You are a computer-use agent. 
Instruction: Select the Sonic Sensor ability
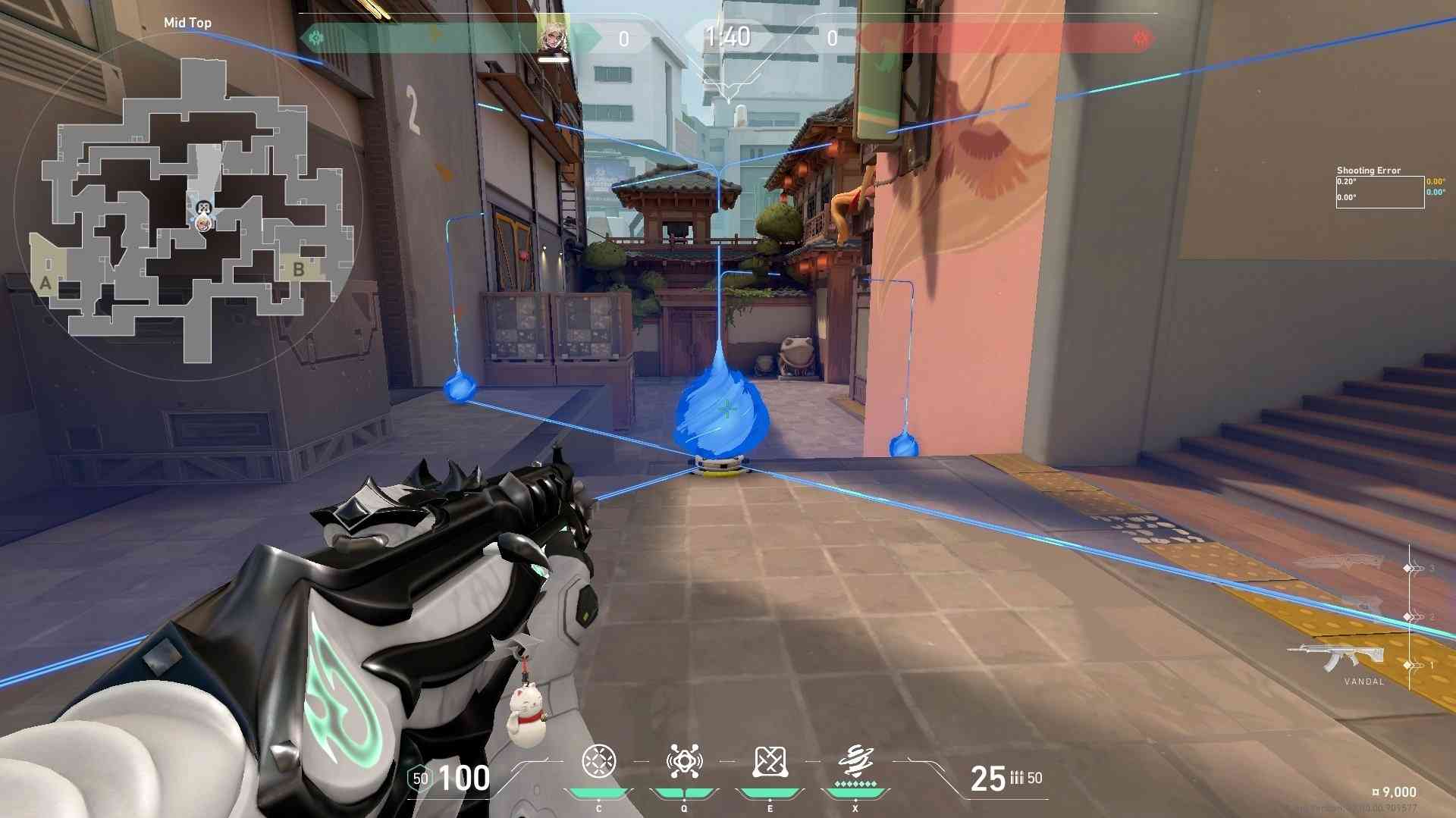click(684, 762)
